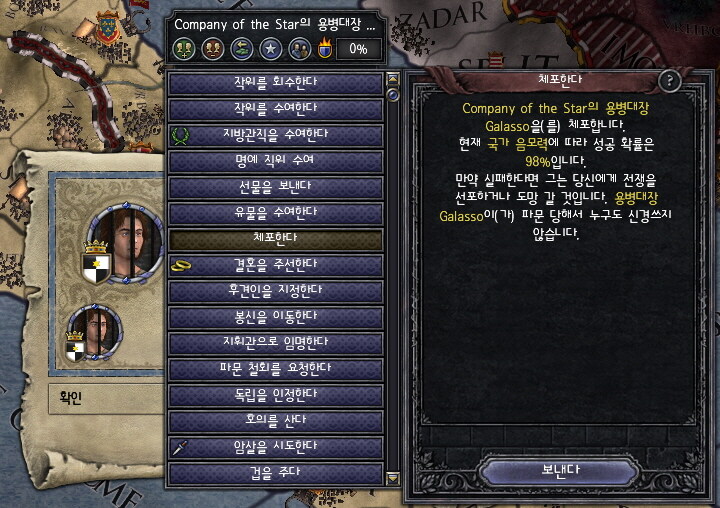Choose the 봉신을 이동한다 option
Image resolution: width=720 pixels, height=508 pixels.
click(x=276, y=317)
